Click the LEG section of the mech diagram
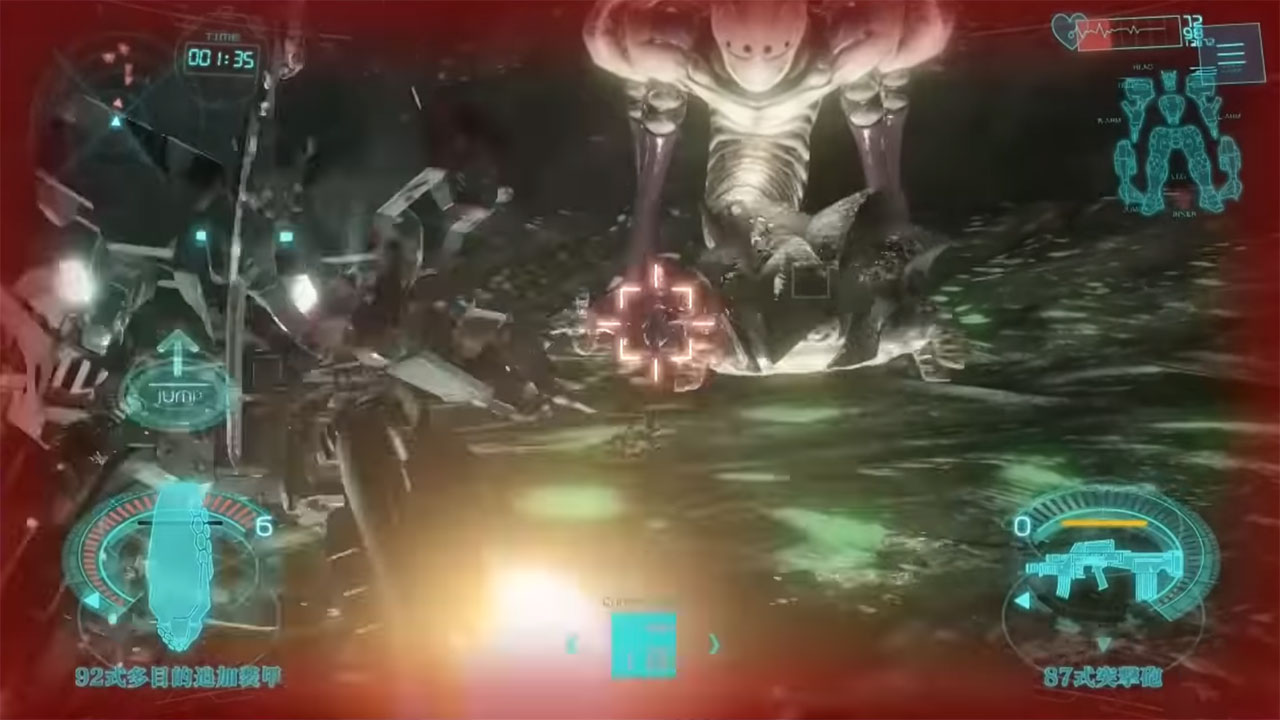1280x720 pixels. click(x=1175, y=175)
